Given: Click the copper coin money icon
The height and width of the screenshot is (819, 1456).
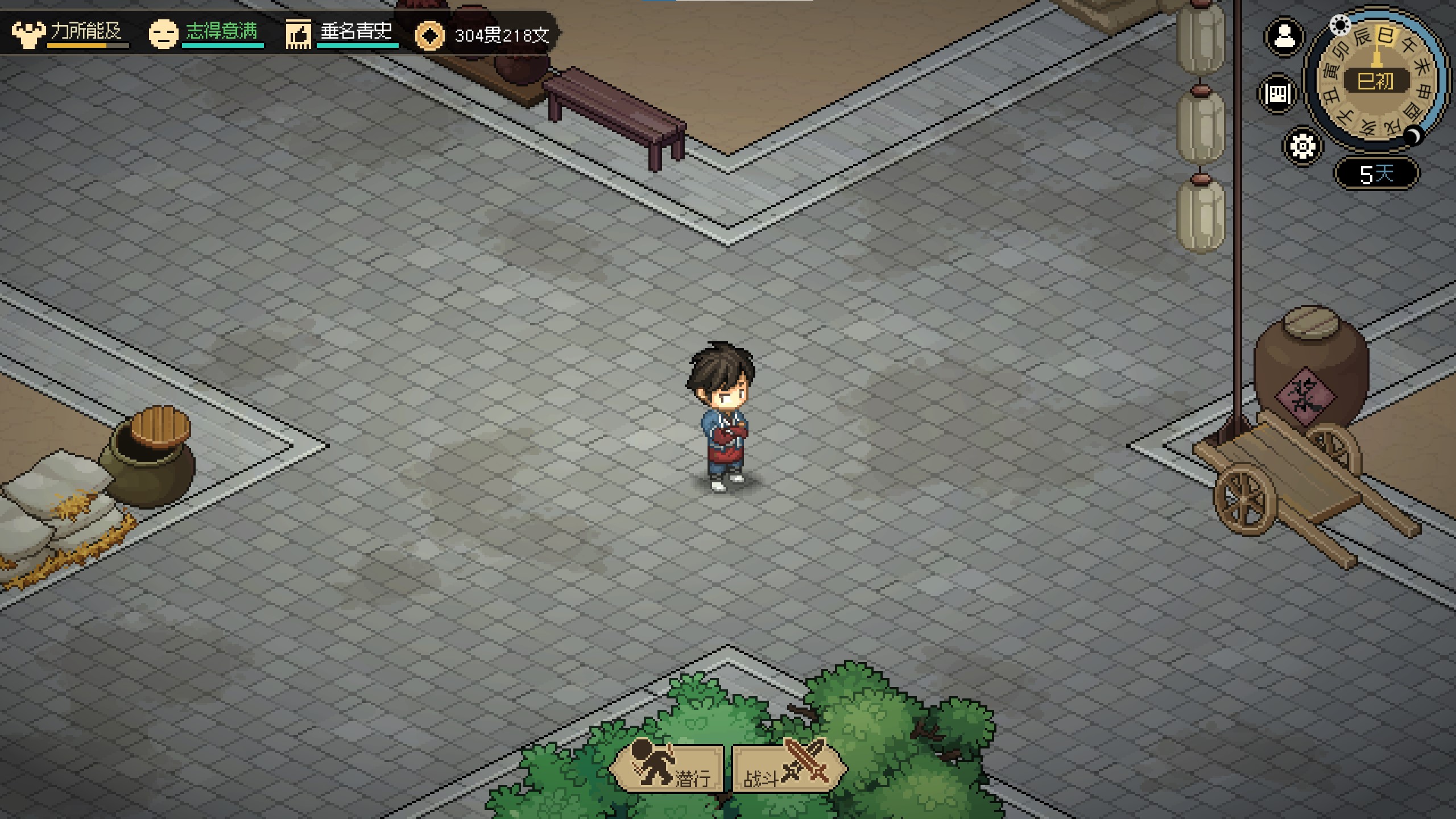Looking at the screenshot, I should (429, 36).
